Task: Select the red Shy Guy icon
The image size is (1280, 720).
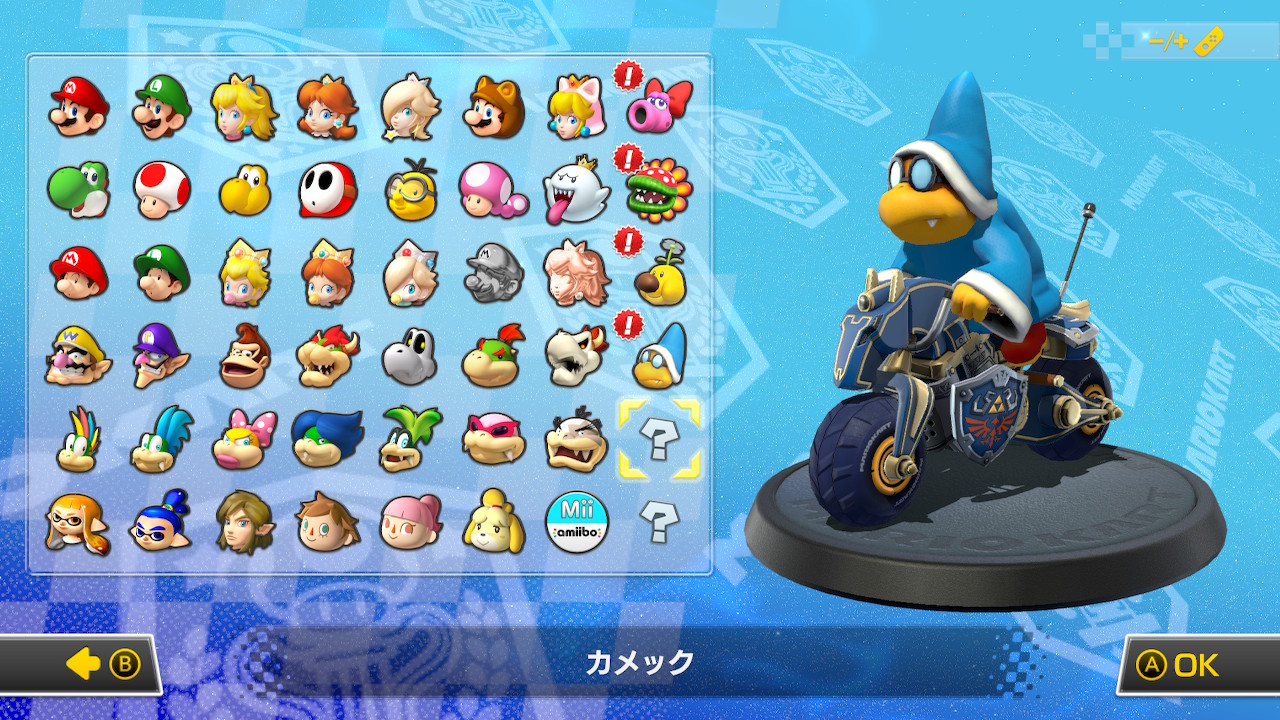Action: coord(327,189)
